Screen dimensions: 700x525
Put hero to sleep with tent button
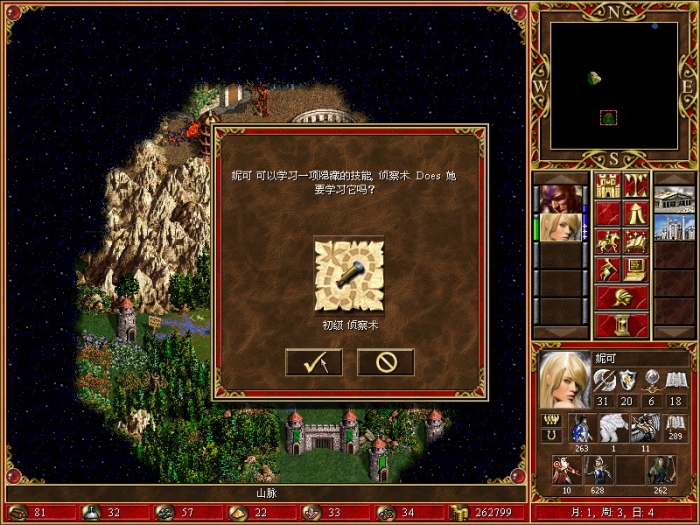pos(636,213)
